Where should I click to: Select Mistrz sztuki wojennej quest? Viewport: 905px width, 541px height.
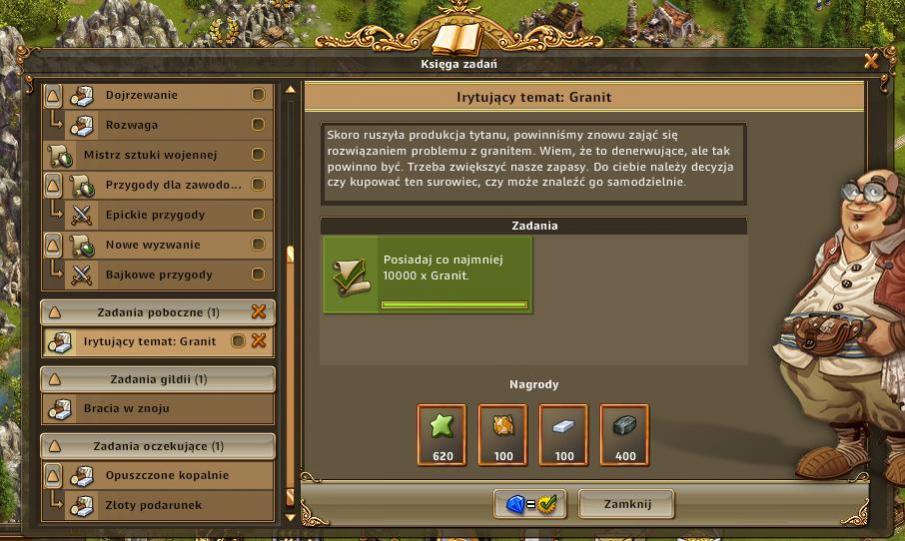[x=150, y=155]
